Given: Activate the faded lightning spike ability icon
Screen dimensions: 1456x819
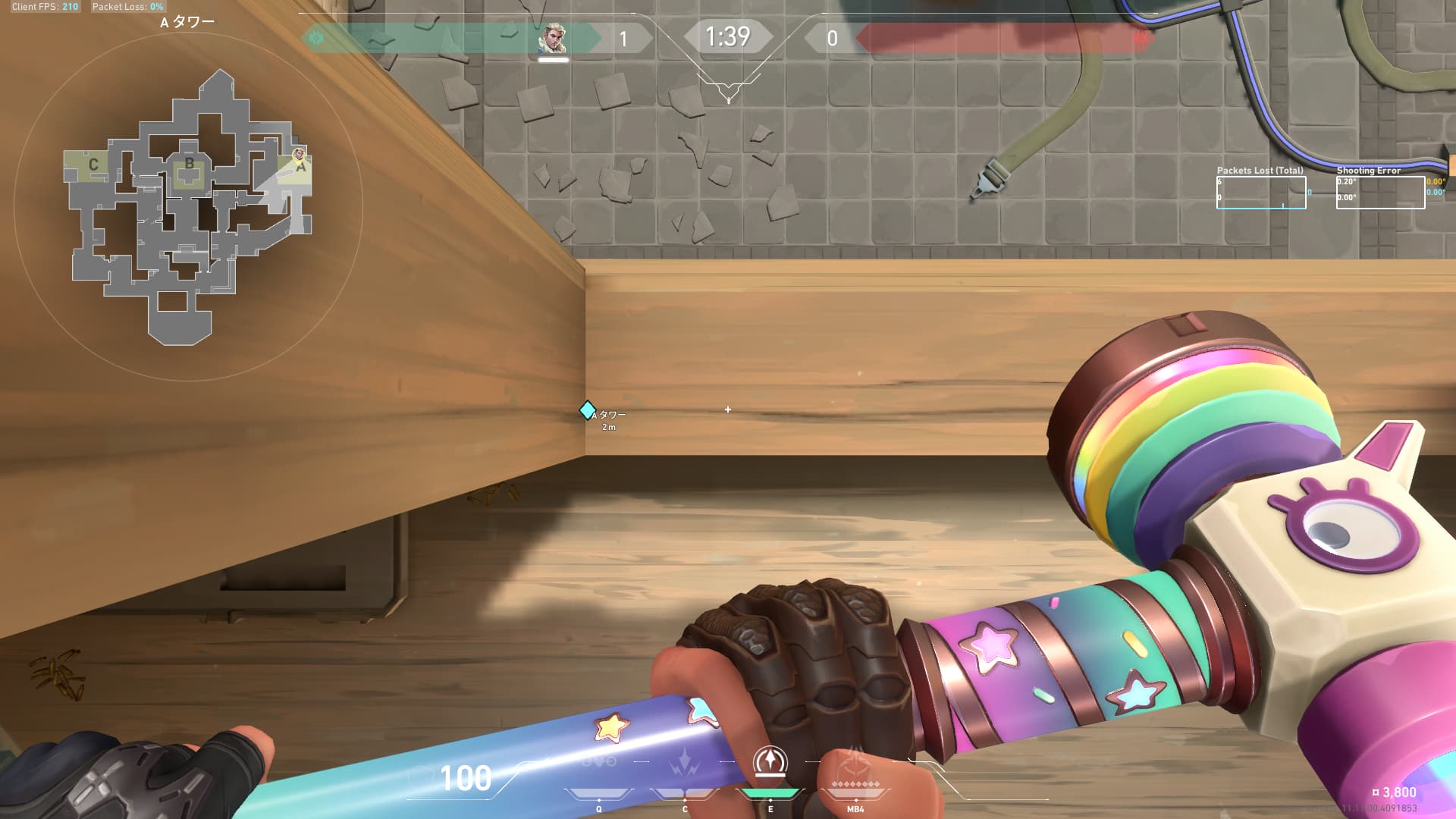Looking at the screenshot, I should click(x=685, y=761).
